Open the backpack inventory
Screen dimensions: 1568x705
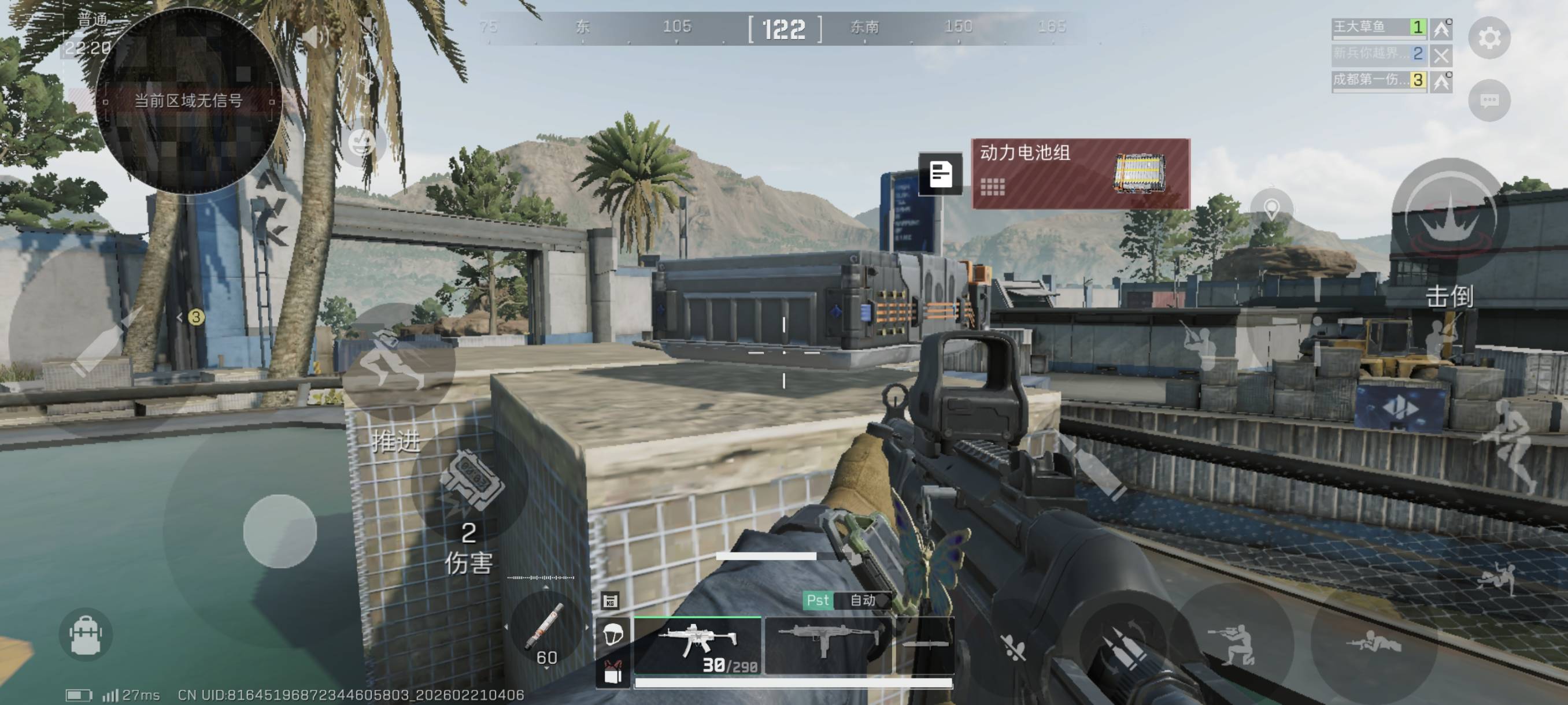pos(86,634)
